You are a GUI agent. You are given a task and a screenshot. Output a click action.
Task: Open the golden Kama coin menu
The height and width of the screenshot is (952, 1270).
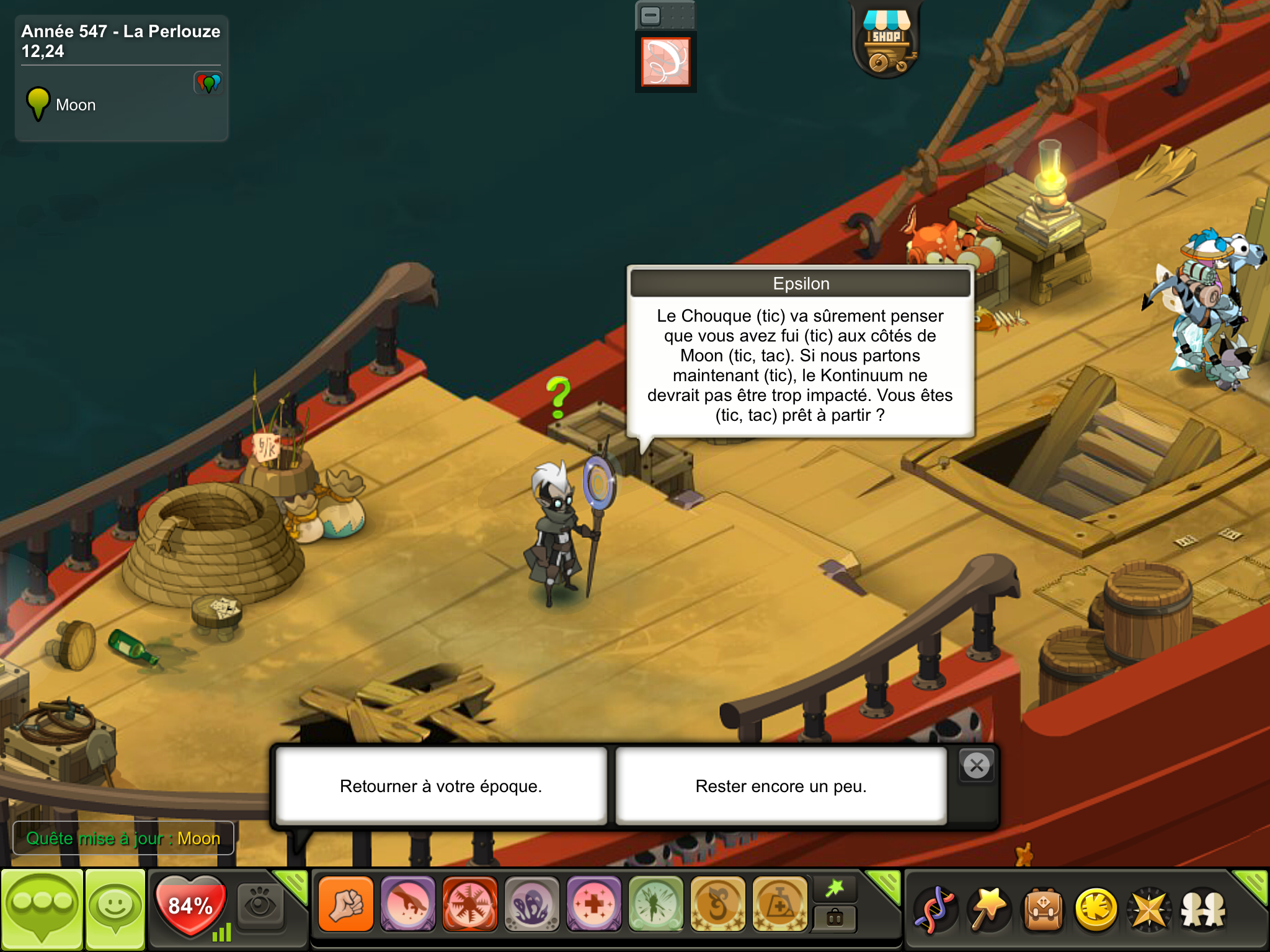1096,909
